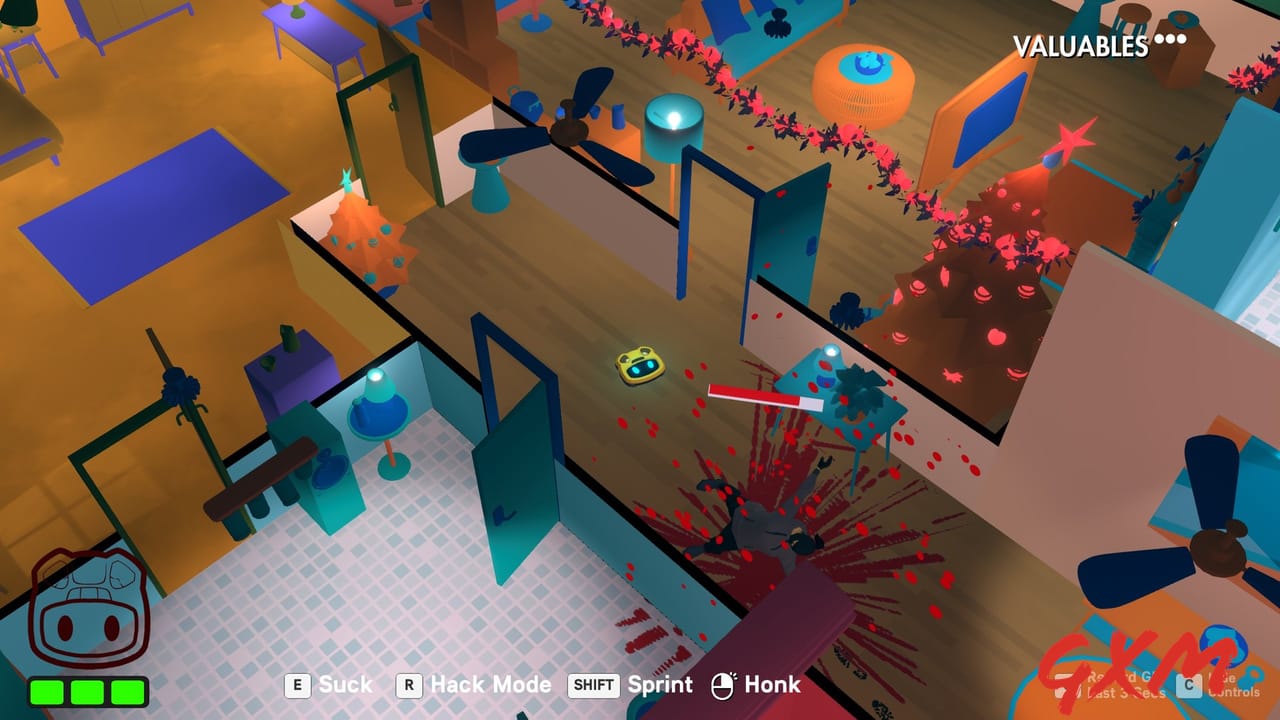Click the Suck action label

345,685
